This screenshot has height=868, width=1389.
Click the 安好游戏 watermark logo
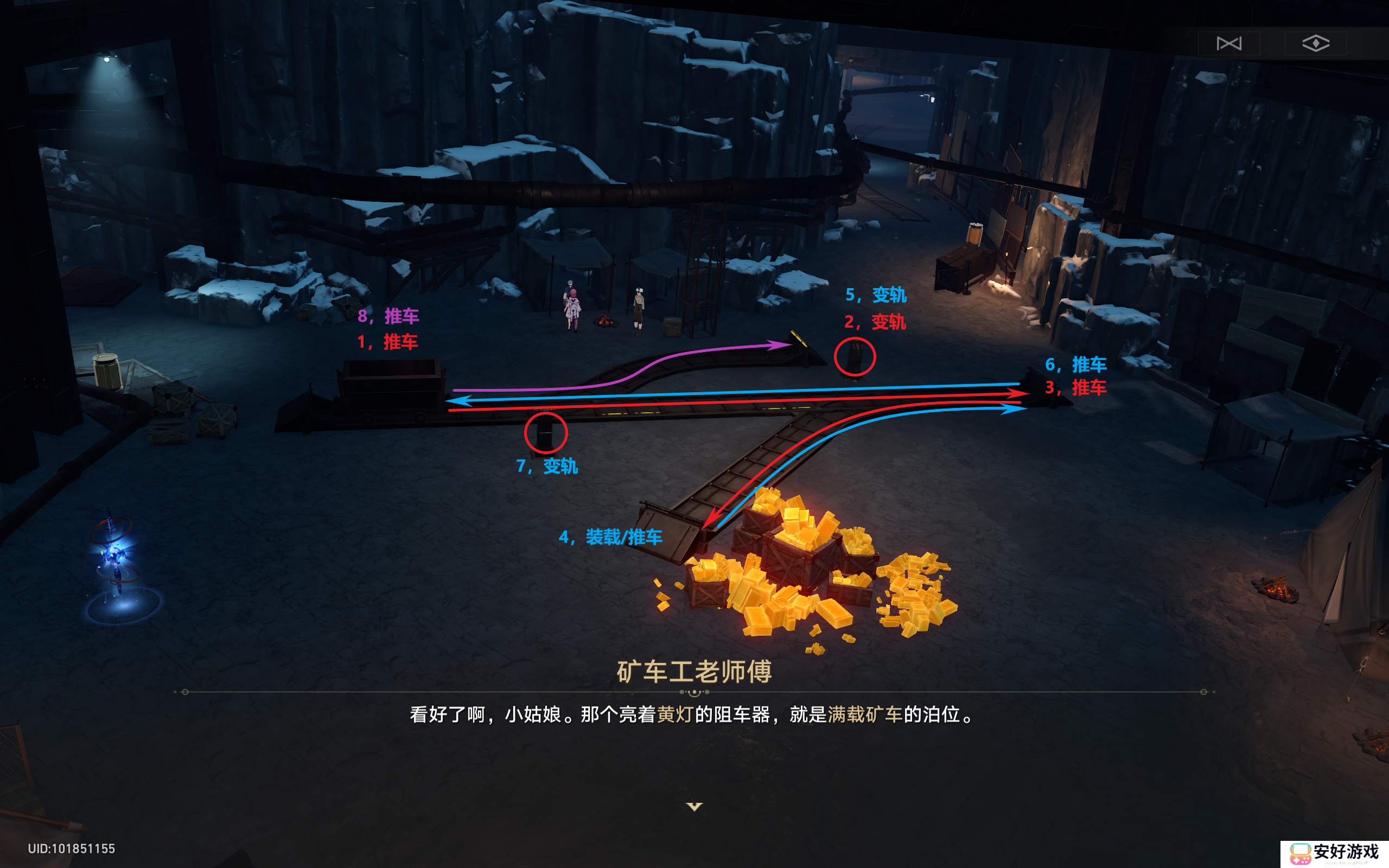pyautogui.click(x=1335, y=853)
